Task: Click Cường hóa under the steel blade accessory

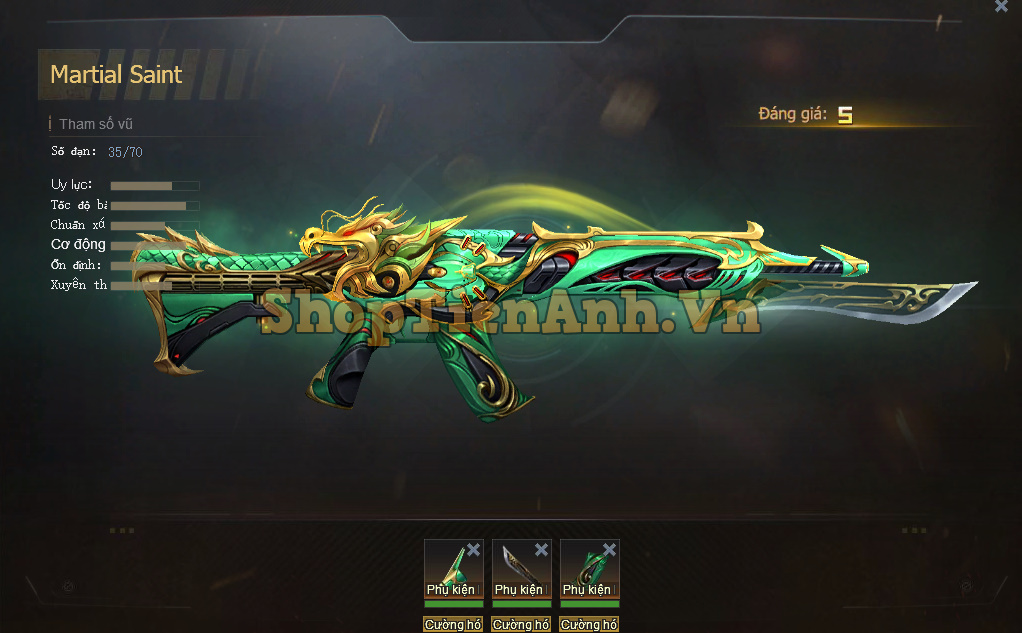Action: coord(521,625)
